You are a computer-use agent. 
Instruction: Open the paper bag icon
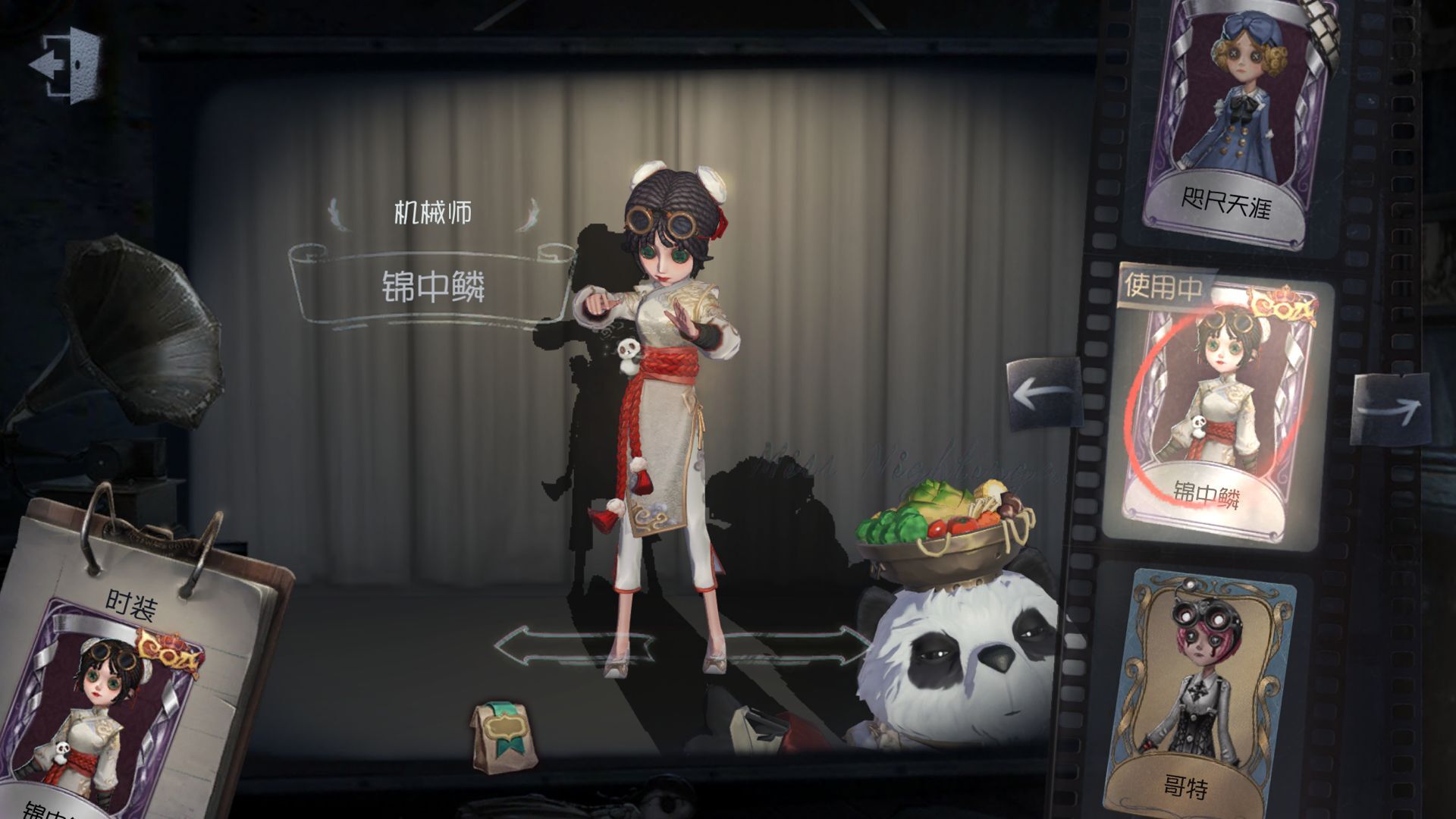coord(500,736)
